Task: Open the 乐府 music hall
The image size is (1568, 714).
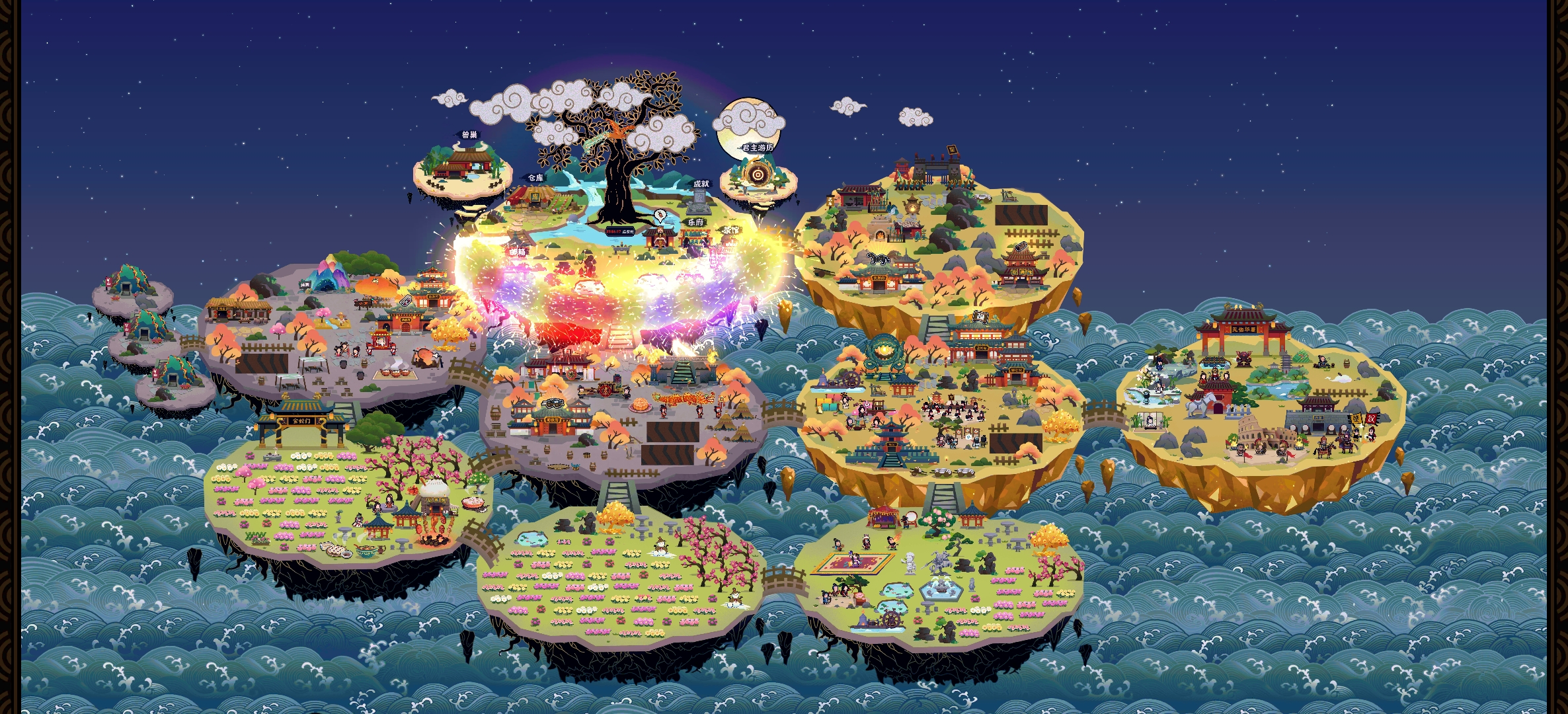Action: click(695, 235)
